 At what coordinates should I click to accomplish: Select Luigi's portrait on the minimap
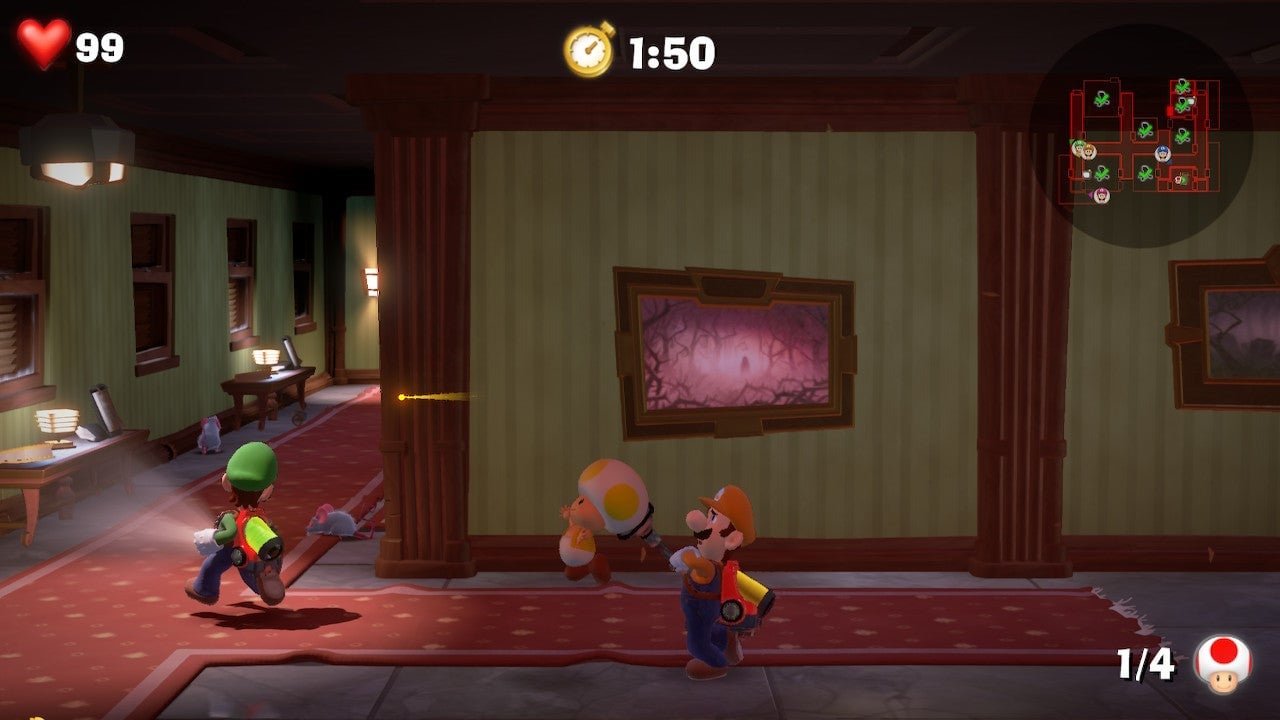point(1079,148)
